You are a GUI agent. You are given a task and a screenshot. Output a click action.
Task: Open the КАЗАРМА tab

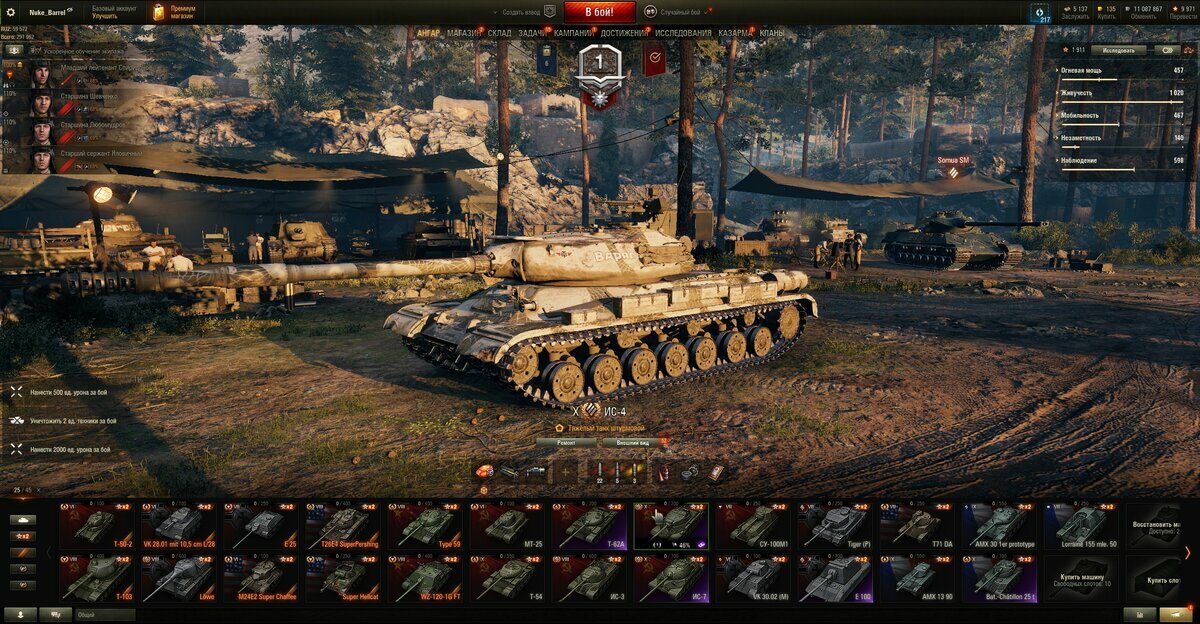pyautogui.click(x=736, y=33)
